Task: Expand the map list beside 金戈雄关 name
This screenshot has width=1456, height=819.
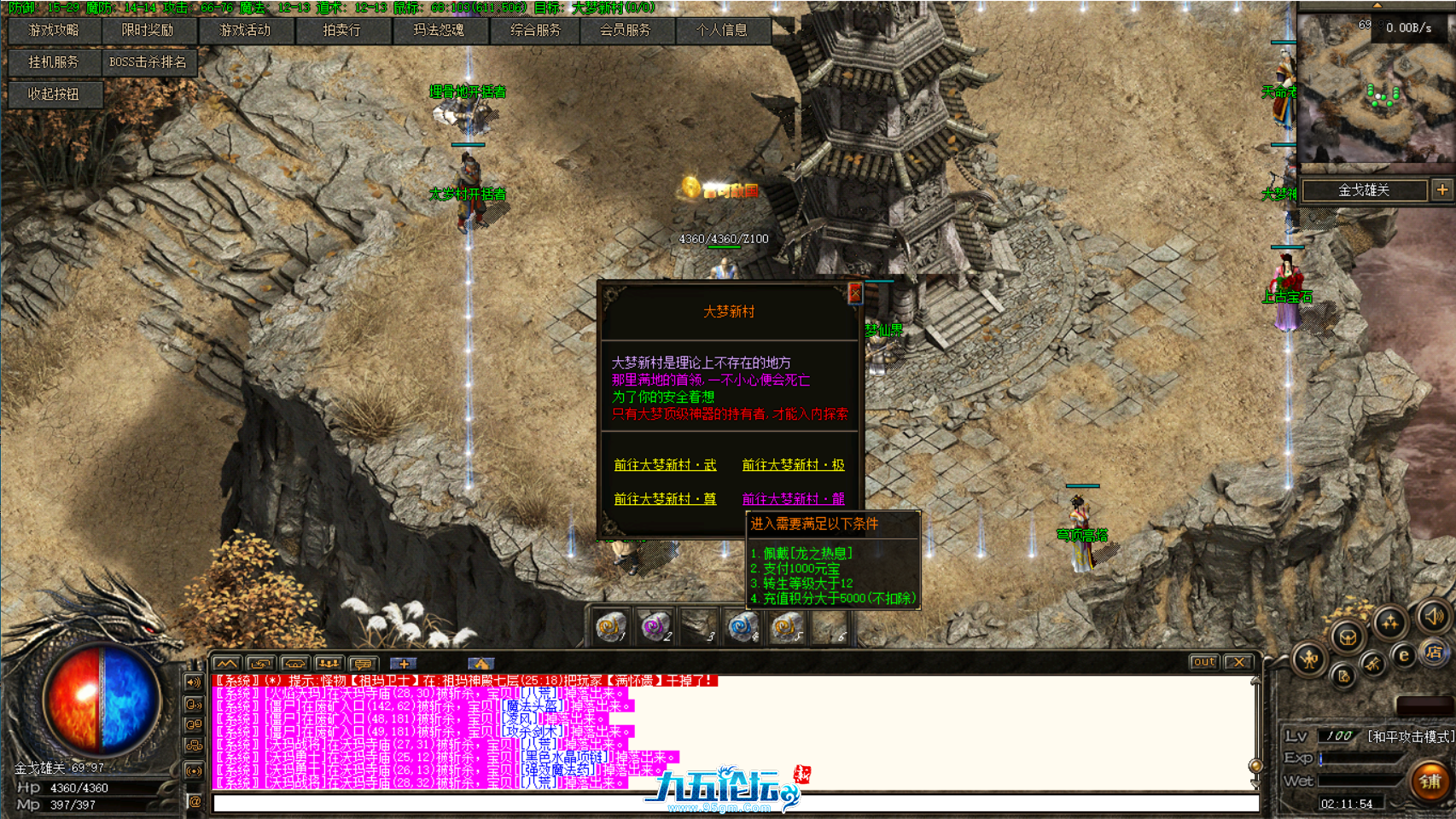Action: (x=1441, y=190)
